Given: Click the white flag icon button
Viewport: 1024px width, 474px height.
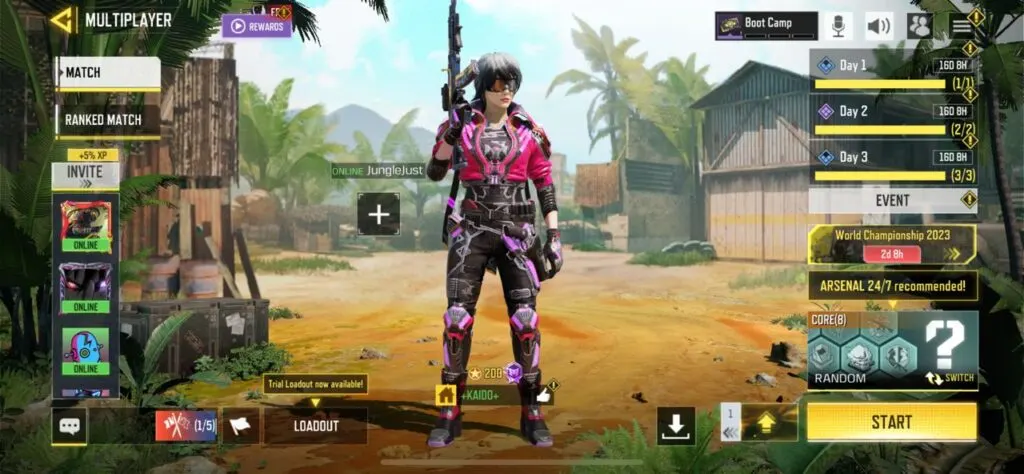Looking at the screenshot, I should (x=241, y=426).
